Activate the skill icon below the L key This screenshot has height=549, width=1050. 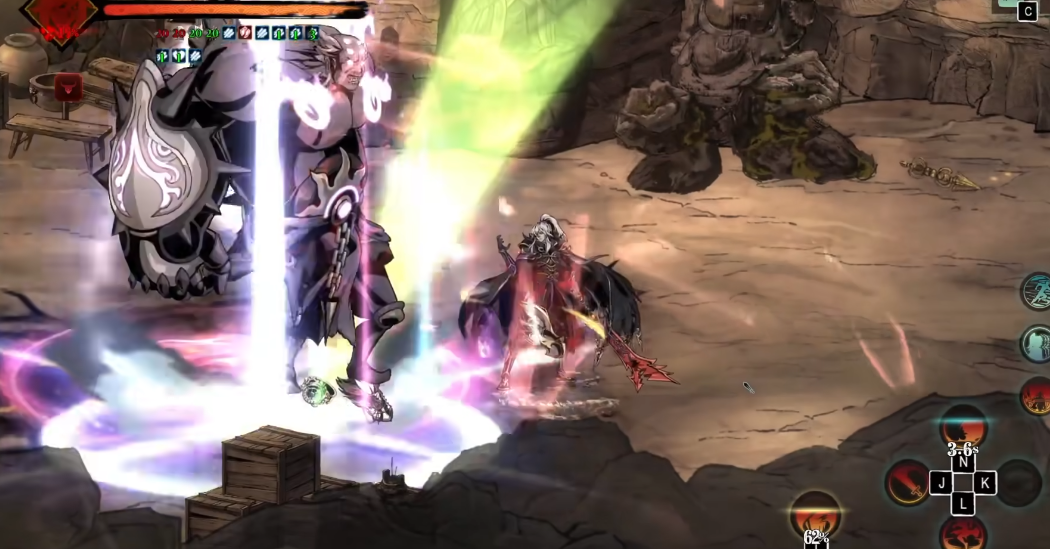(x=963, y=533)
